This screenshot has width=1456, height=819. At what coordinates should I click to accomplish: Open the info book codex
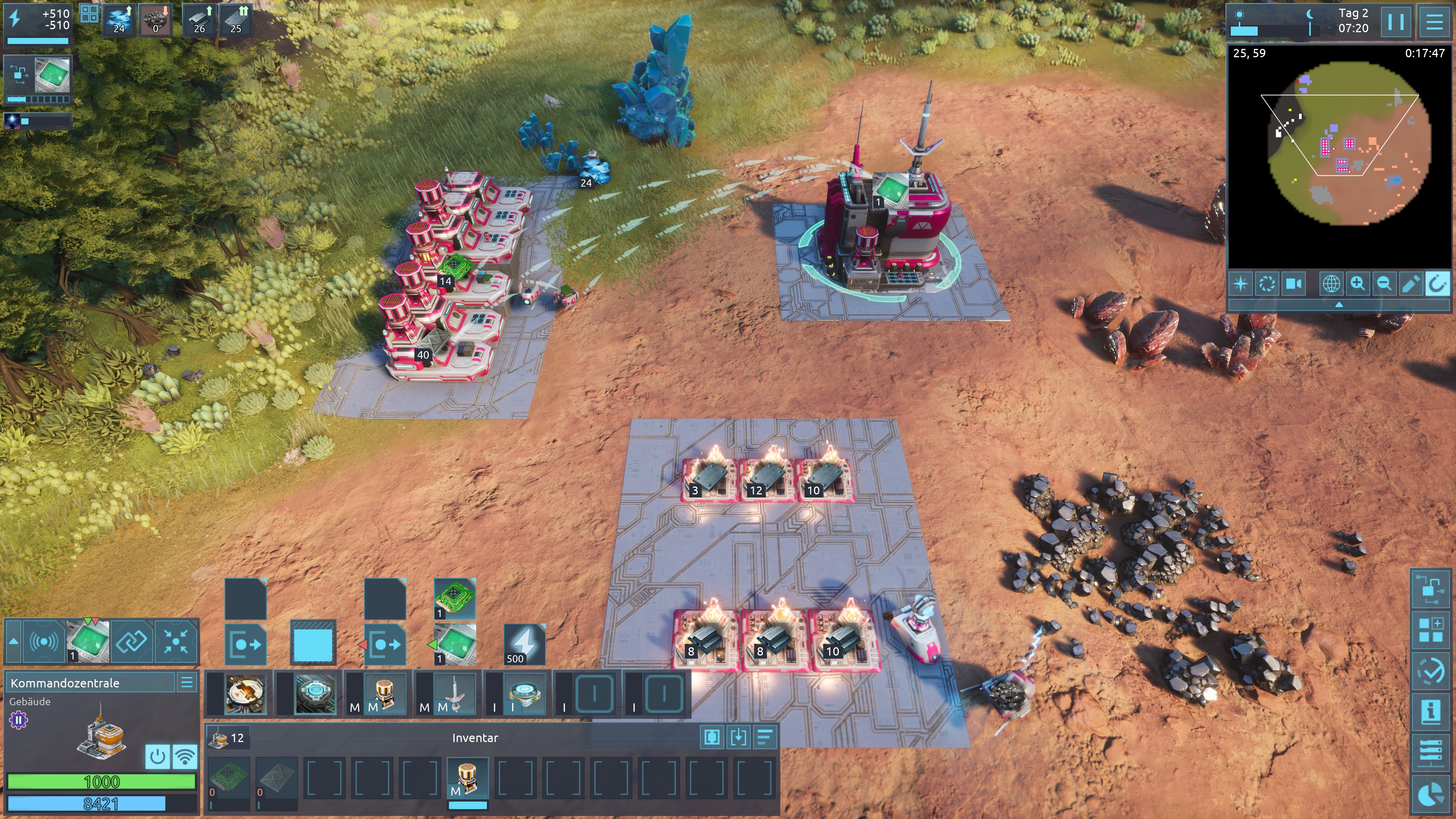pyautogui.click(x=1431, y=711)
